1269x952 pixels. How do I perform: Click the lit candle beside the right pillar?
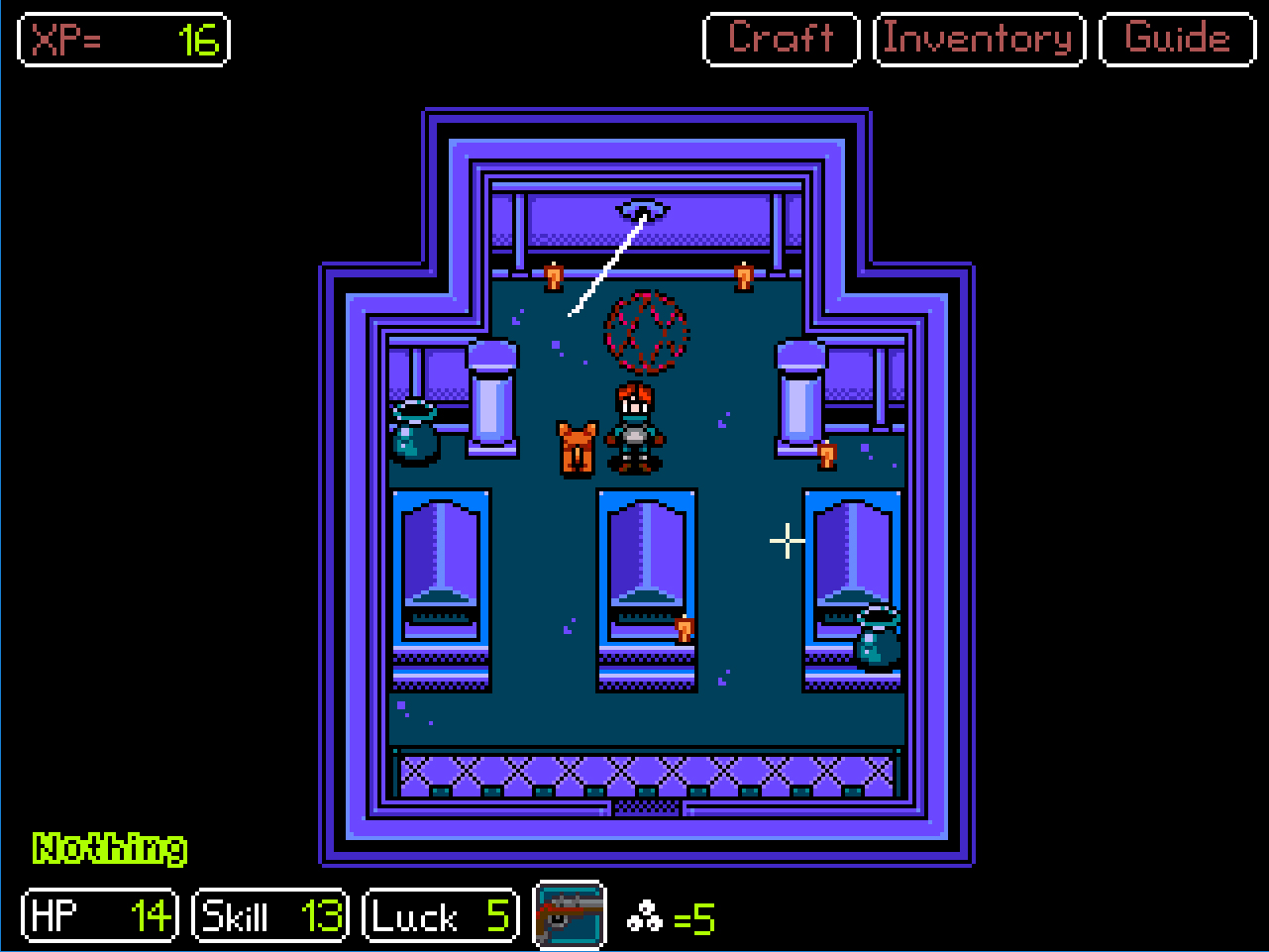click(825, 456)
